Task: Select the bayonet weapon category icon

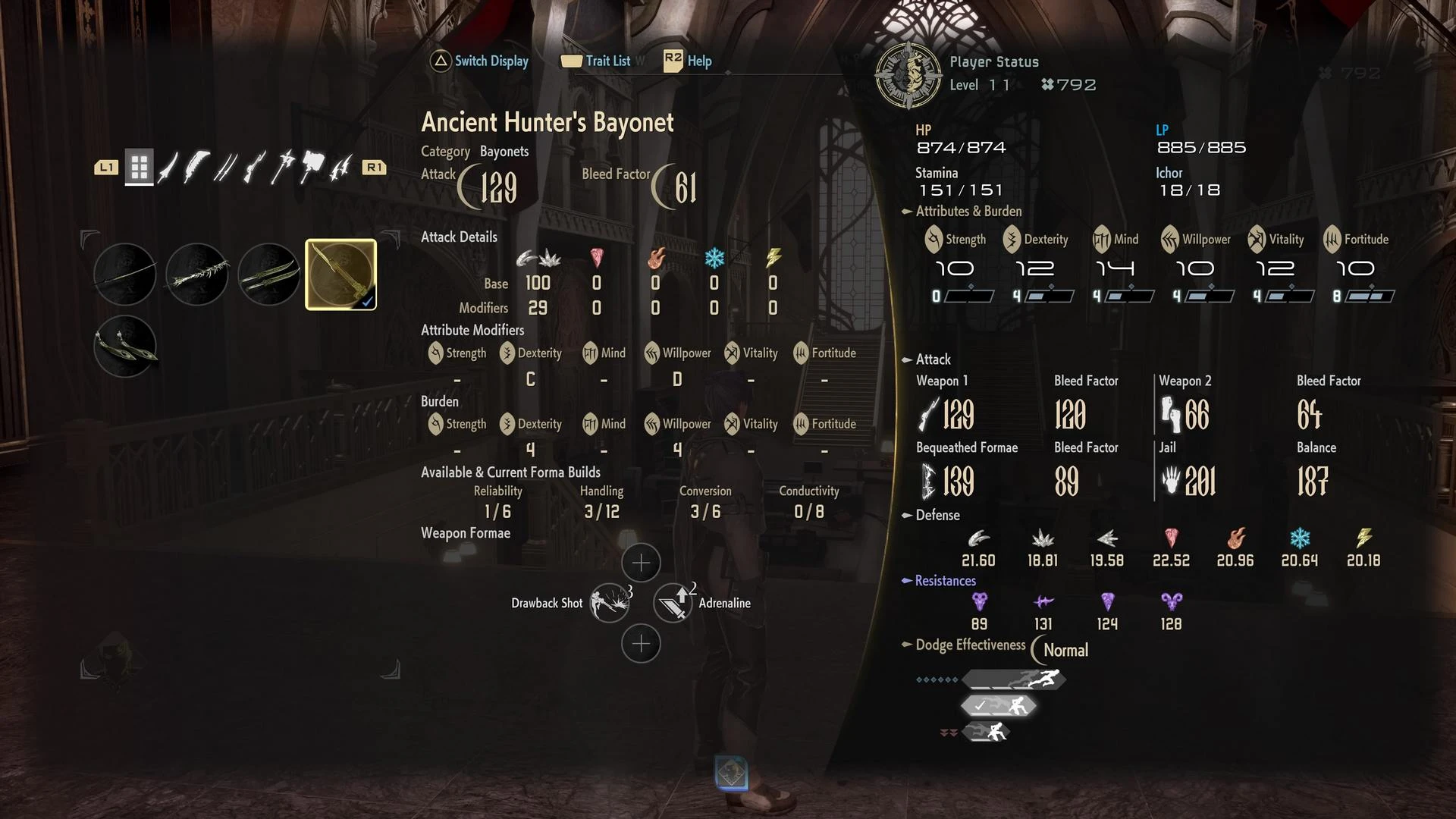Action: [x=254, y=168]
